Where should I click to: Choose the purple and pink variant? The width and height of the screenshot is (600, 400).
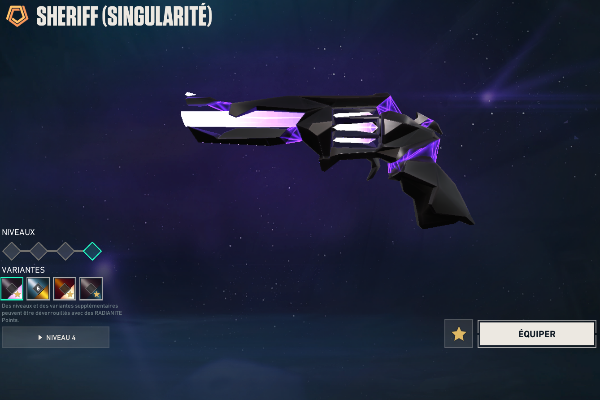[x=12, y=289]
